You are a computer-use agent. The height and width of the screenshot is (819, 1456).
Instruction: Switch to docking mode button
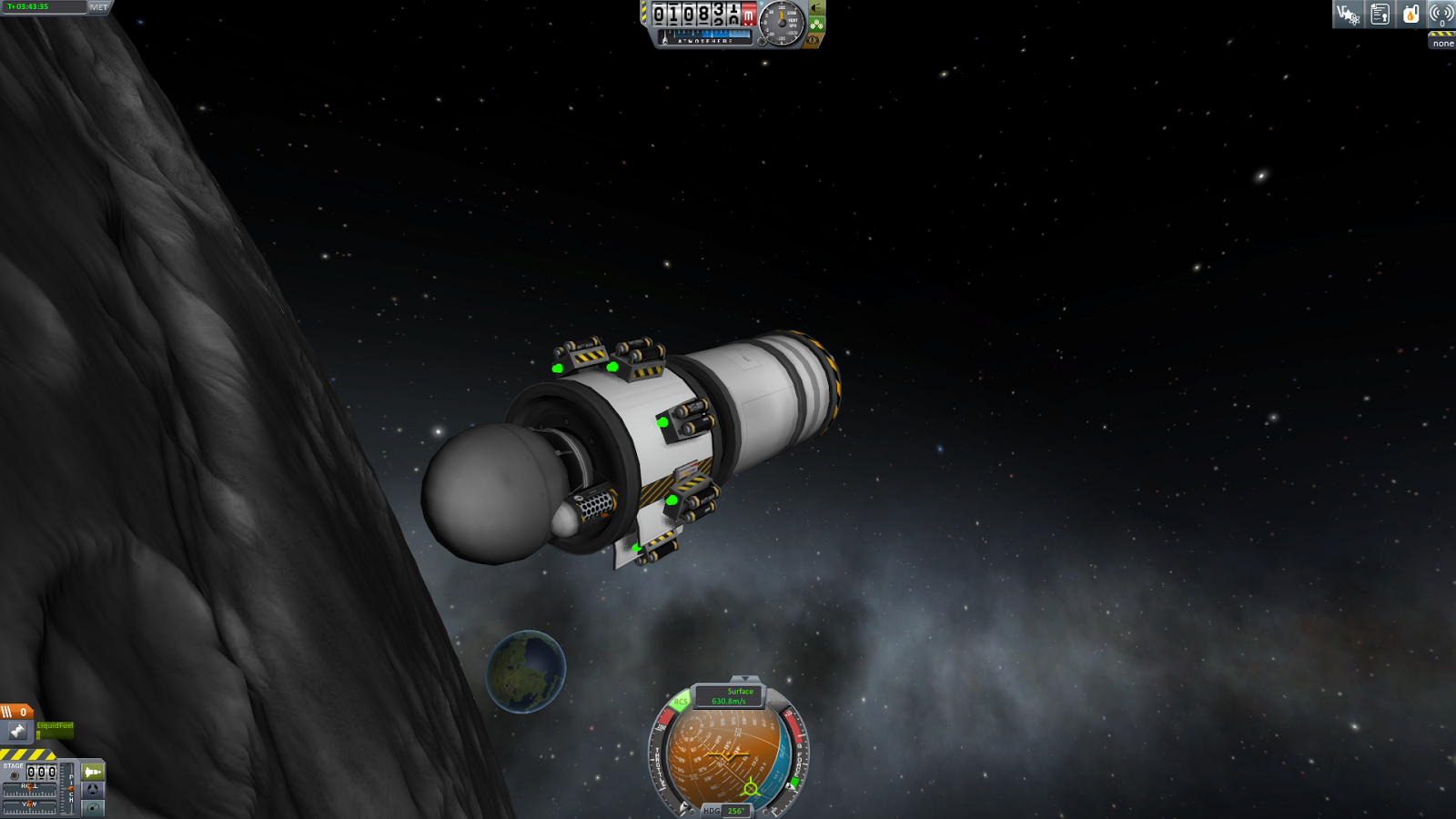tap(93, 790)
